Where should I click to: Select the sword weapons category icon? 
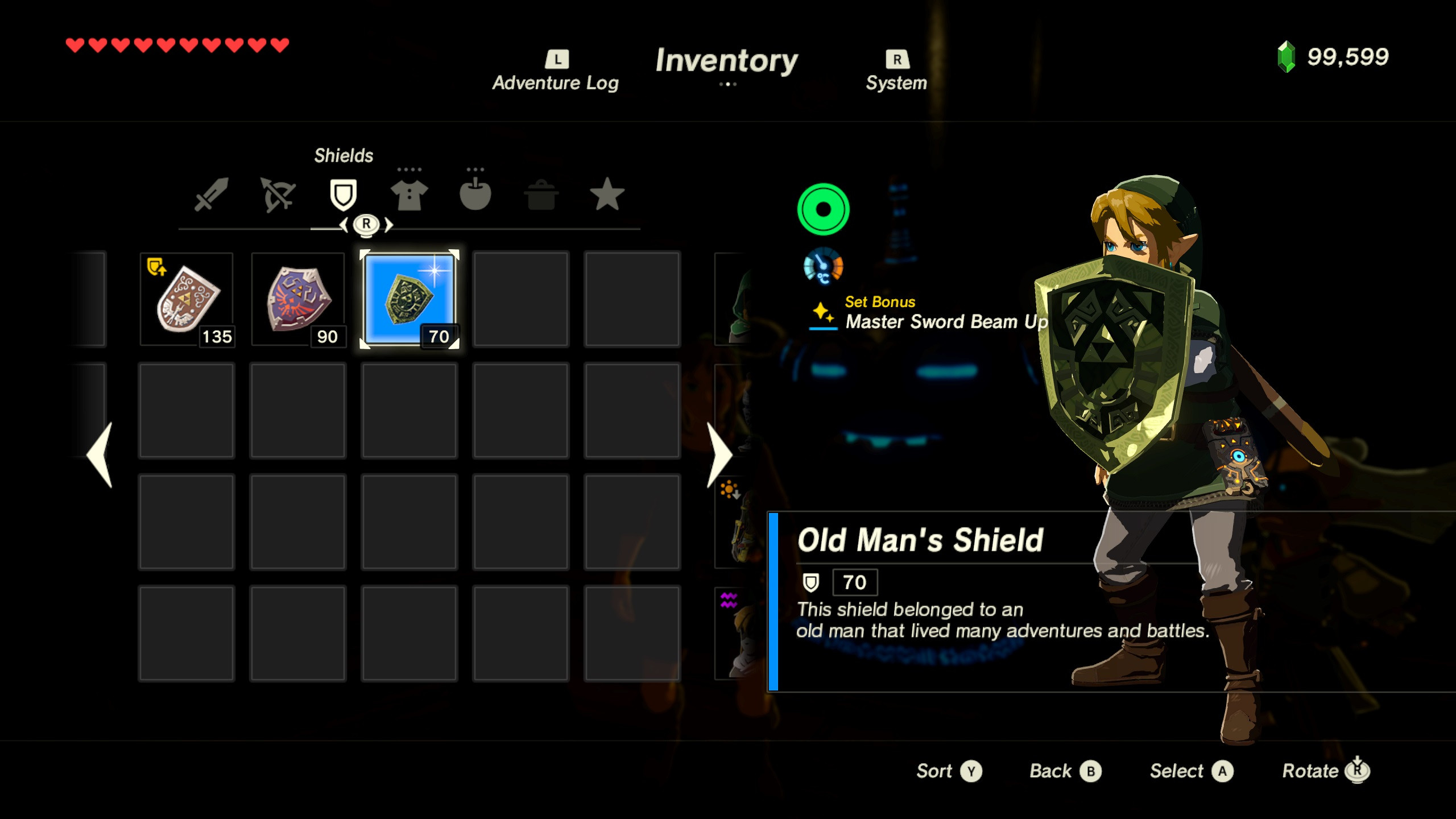click(210, 195)
